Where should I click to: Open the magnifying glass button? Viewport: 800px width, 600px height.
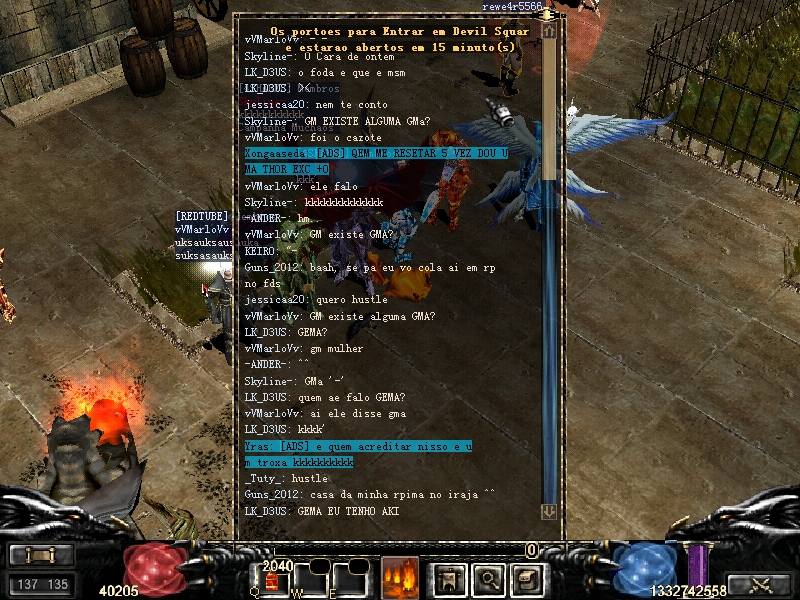(488, 578)
